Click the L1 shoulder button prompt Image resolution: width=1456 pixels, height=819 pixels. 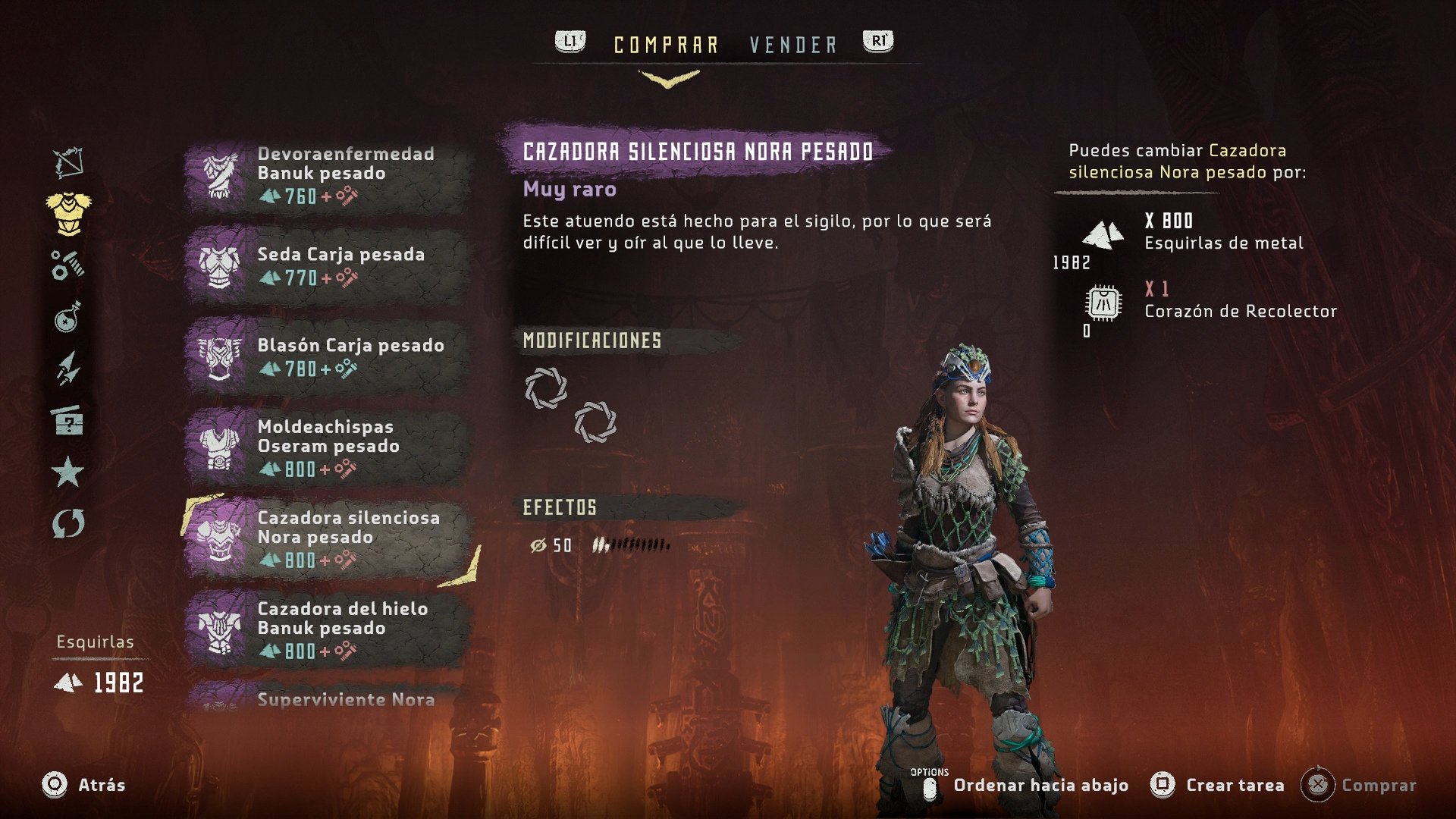569,42
